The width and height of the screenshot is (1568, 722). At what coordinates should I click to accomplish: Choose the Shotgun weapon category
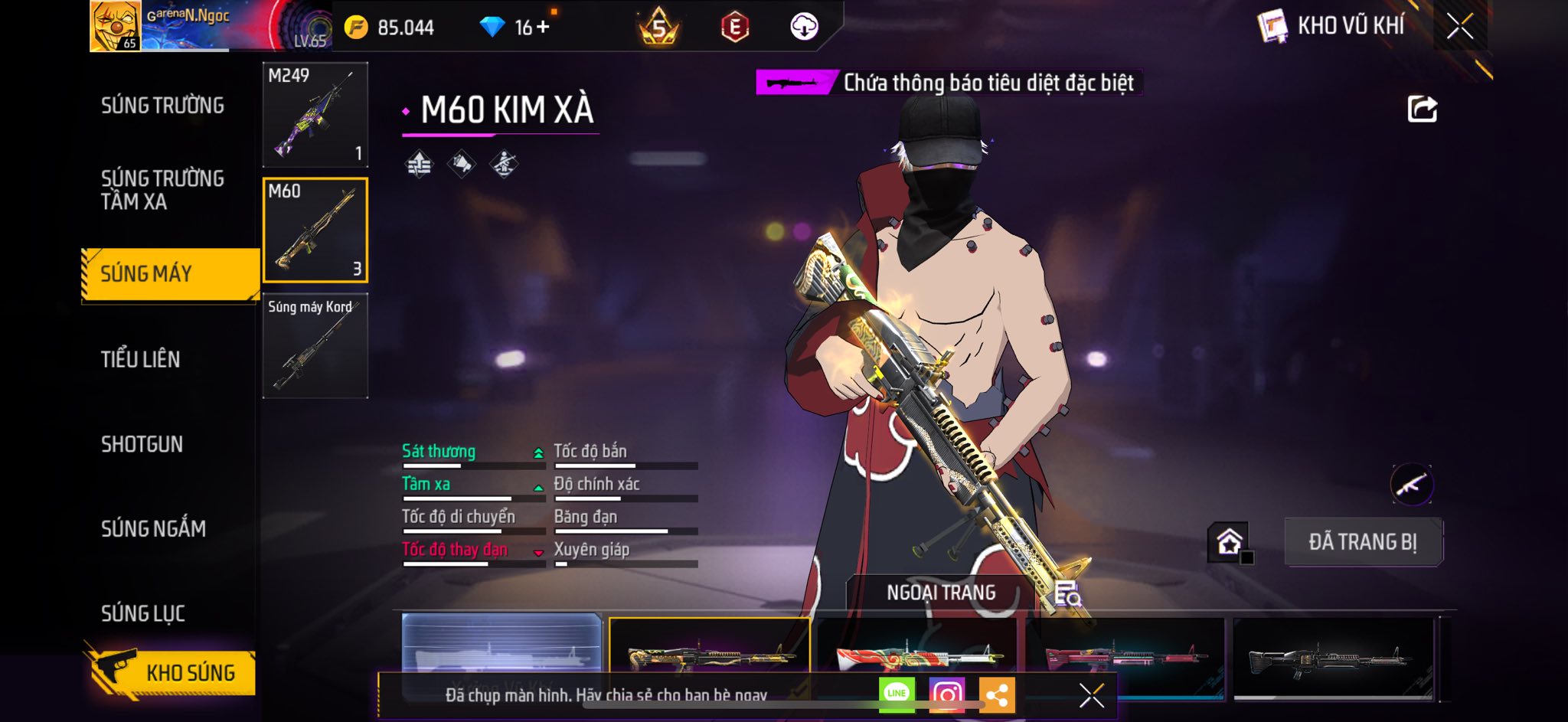pos(142,444)
